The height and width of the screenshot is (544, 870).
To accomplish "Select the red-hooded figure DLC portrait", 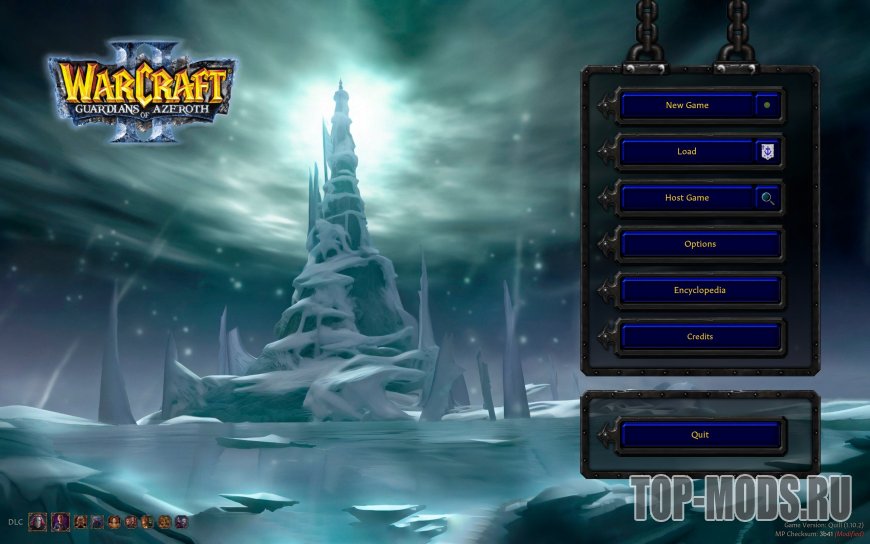I will [38, 521].
